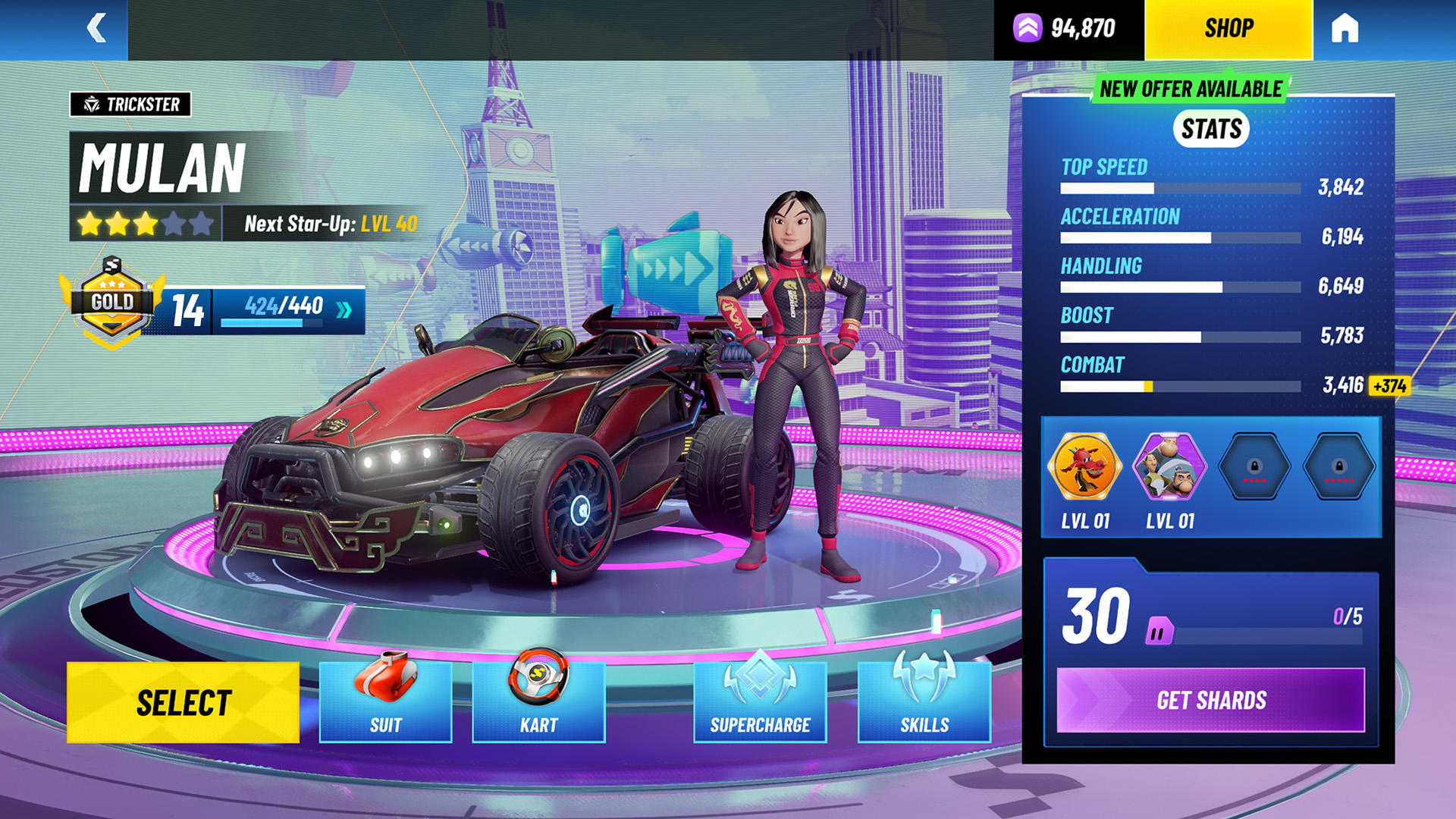Screen dimensions: 1456x819
Task: Open the Shop tab
Action: [1228, 29]
